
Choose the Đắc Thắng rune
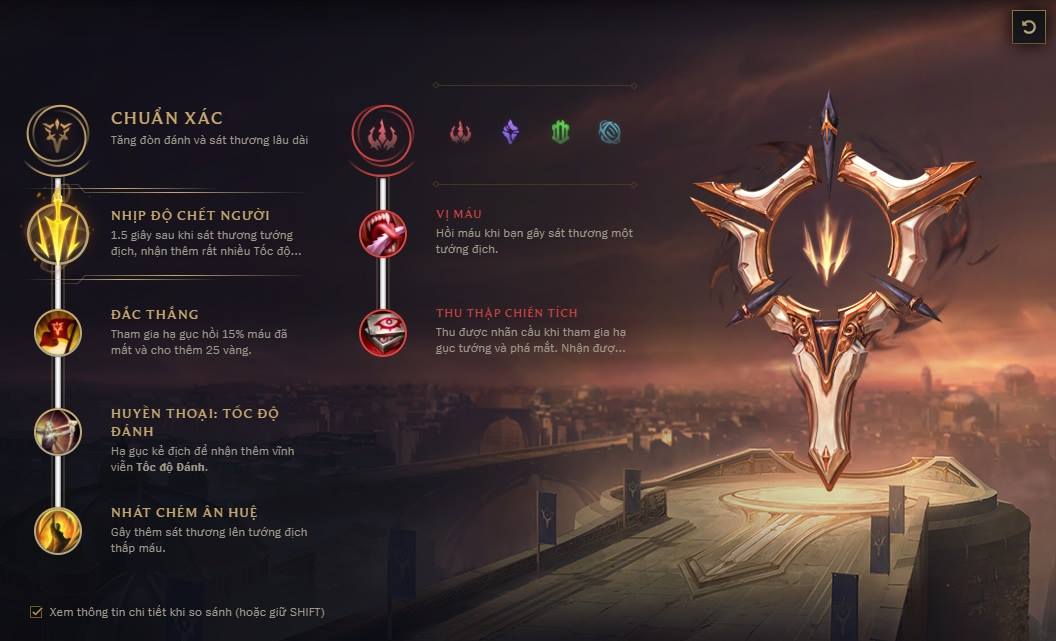pyautogui.click(x=58, y=332)
